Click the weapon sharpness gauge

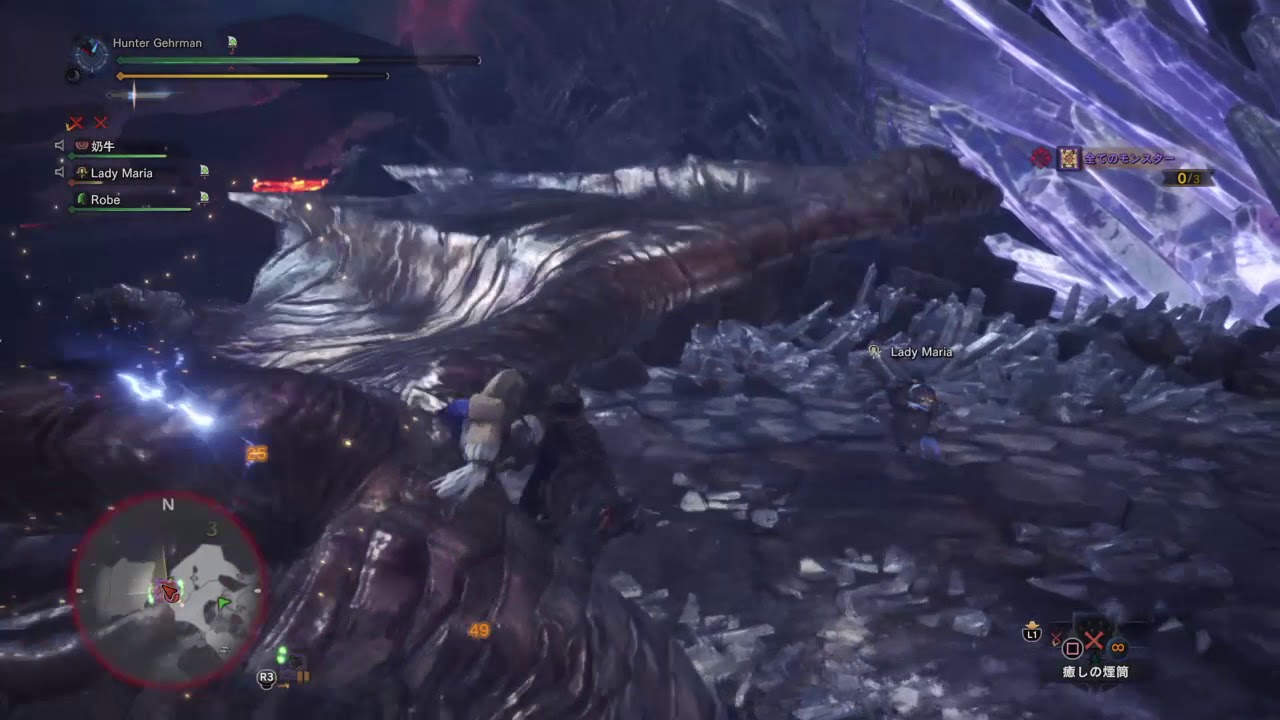(x=138, y=96)
